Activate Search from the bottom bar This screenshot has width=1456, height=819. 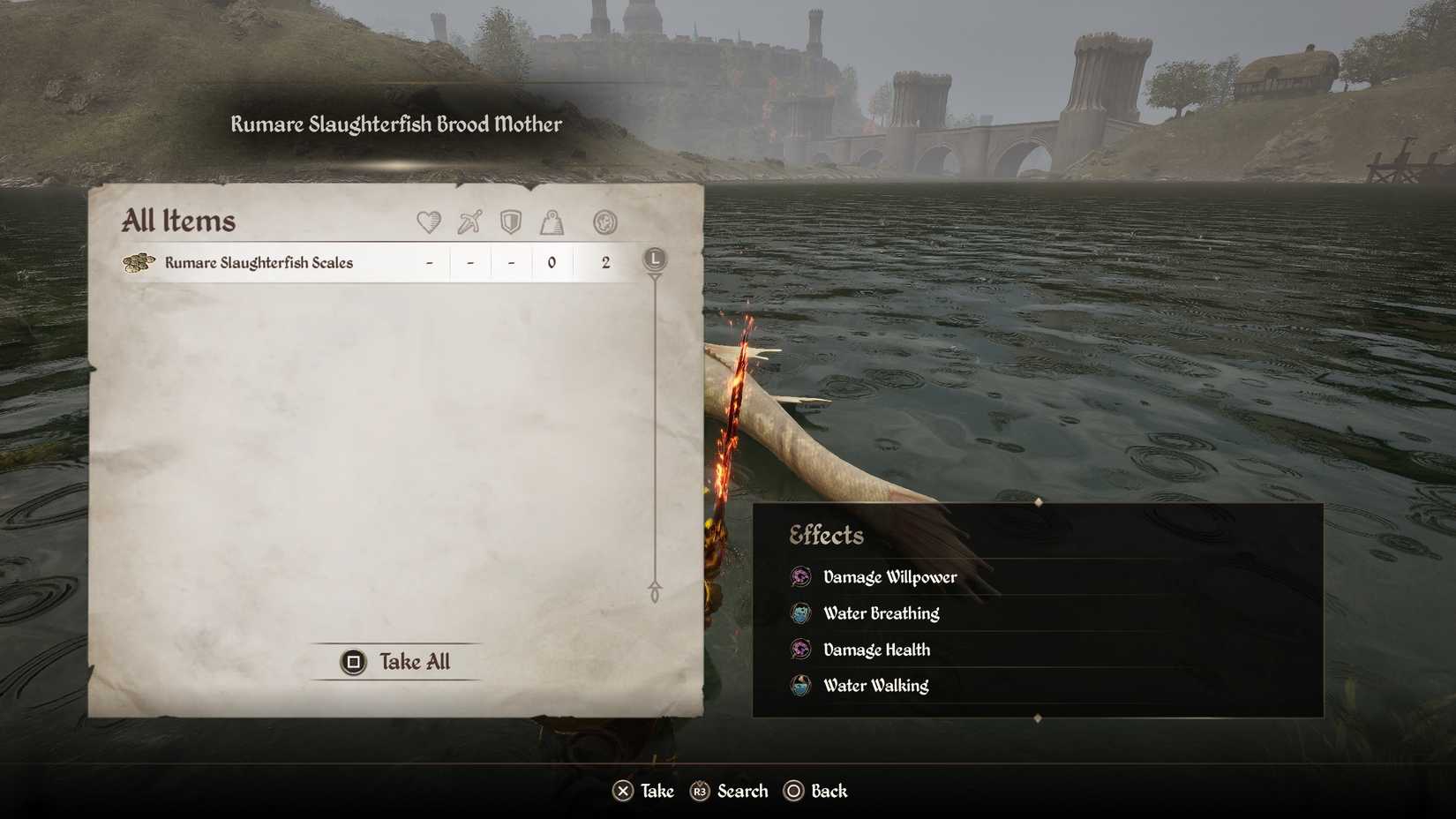click(741, 791)
